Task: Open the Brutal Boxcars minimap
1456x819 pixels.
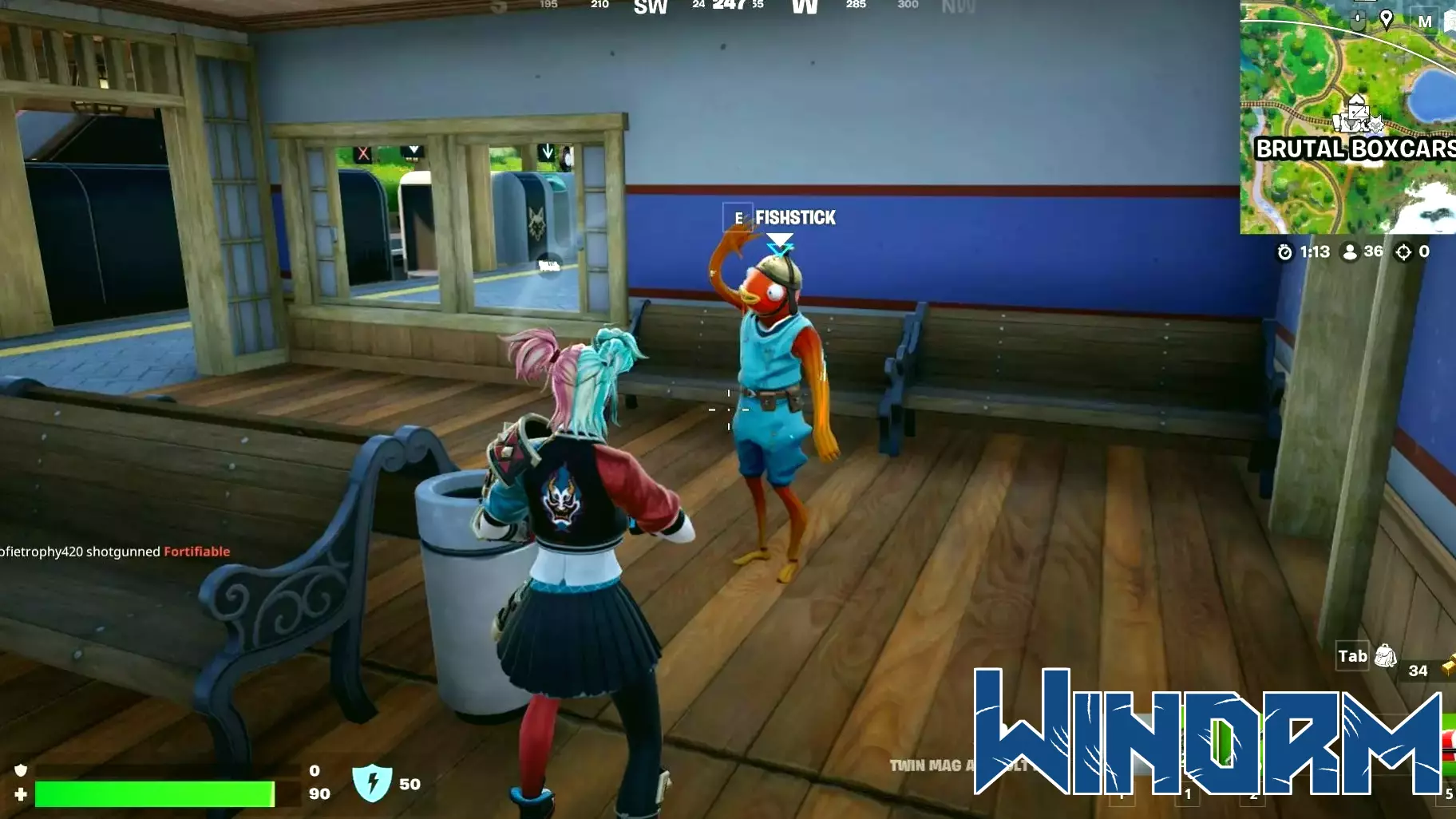Action: (x=1347, y=120)
